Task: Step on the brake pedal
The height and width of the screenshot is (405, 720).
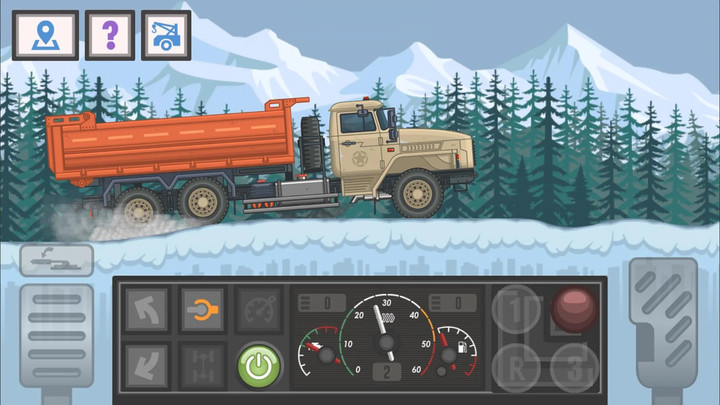Action: point(56,340)
